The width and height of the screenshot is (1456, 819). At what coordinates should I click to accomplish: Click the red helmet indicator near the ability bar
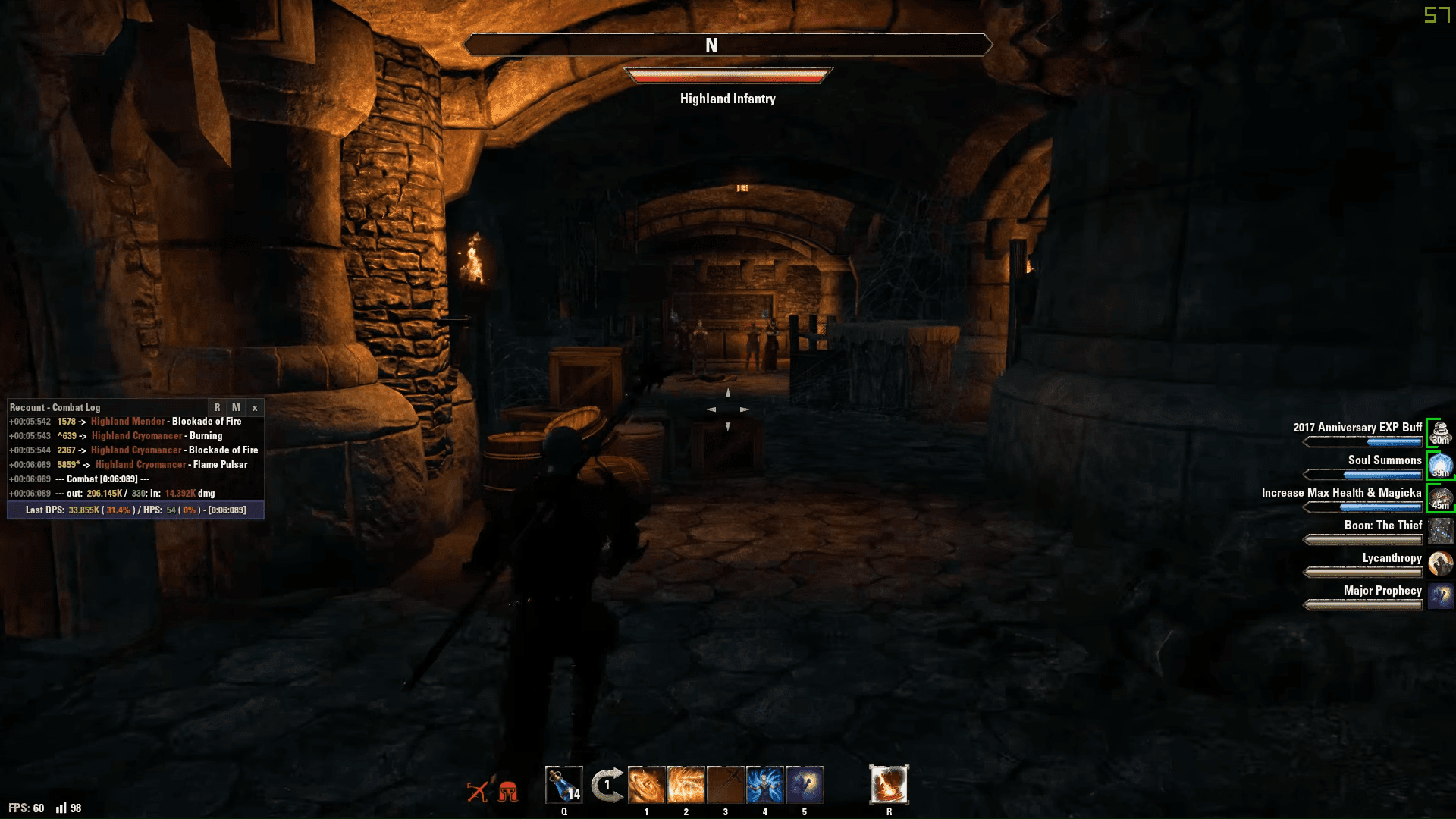click(x=510, y=791)
